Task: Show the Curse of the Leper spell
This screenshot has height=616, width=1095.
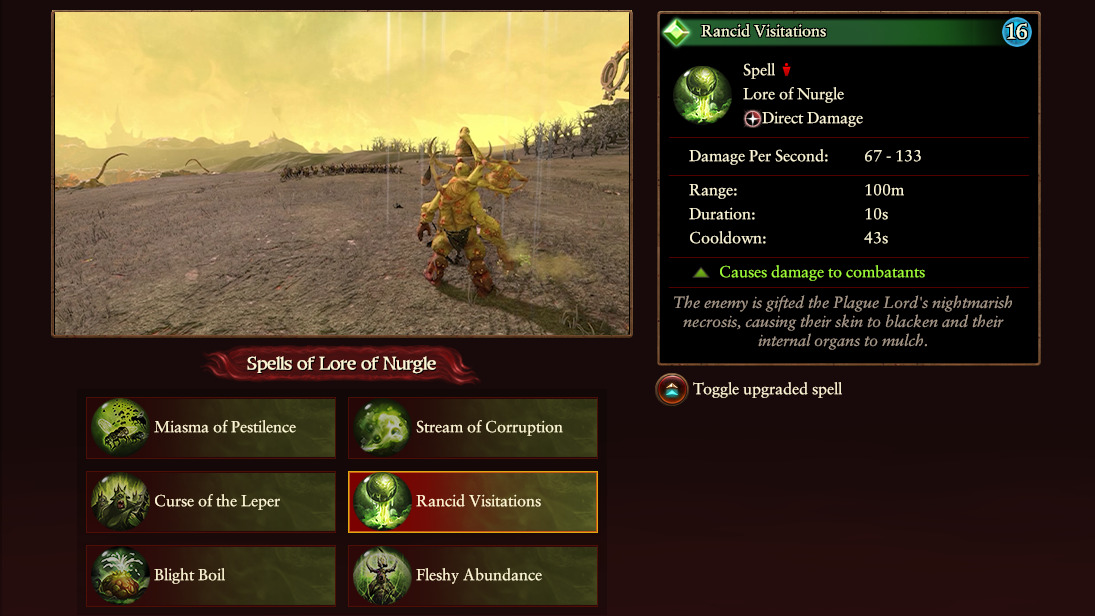Action: pyautogui.click(x=211, y=502)
